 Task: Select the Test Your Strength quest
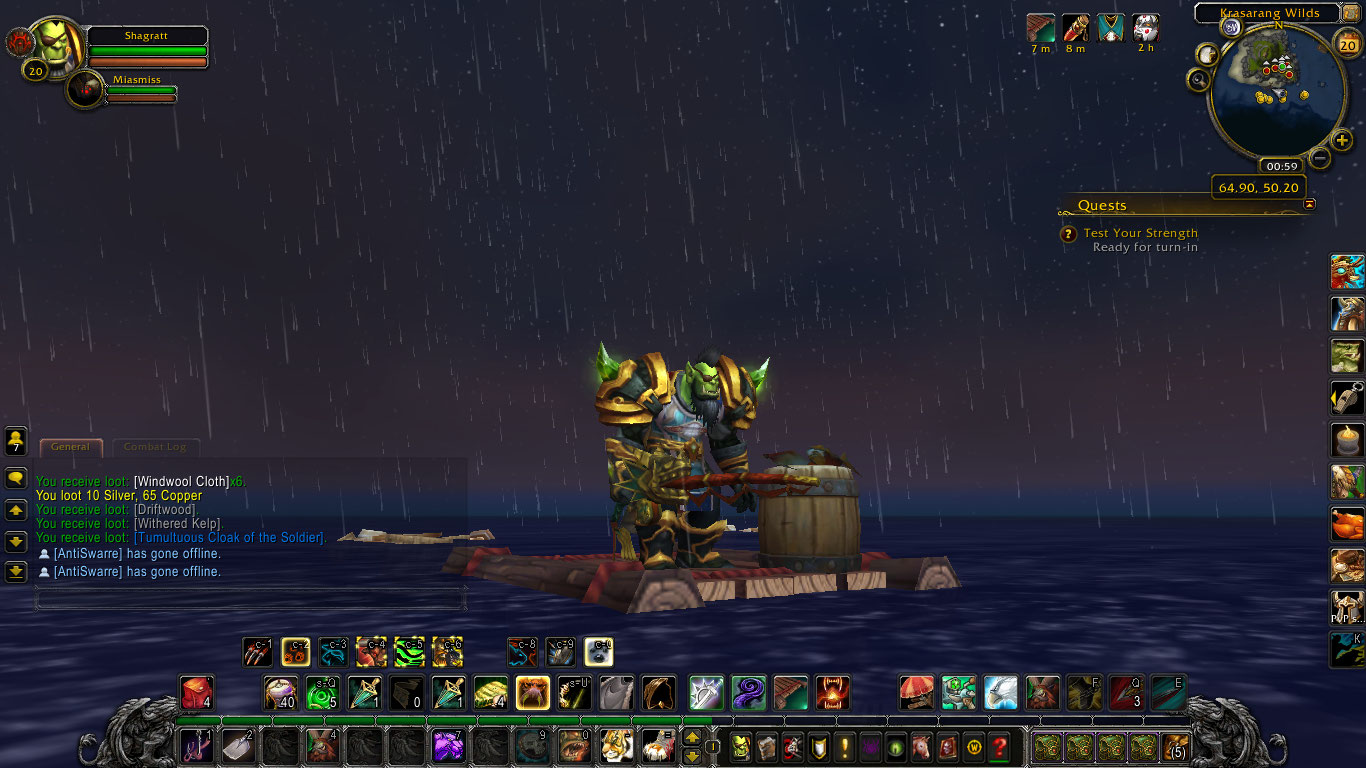point(1140,233)
